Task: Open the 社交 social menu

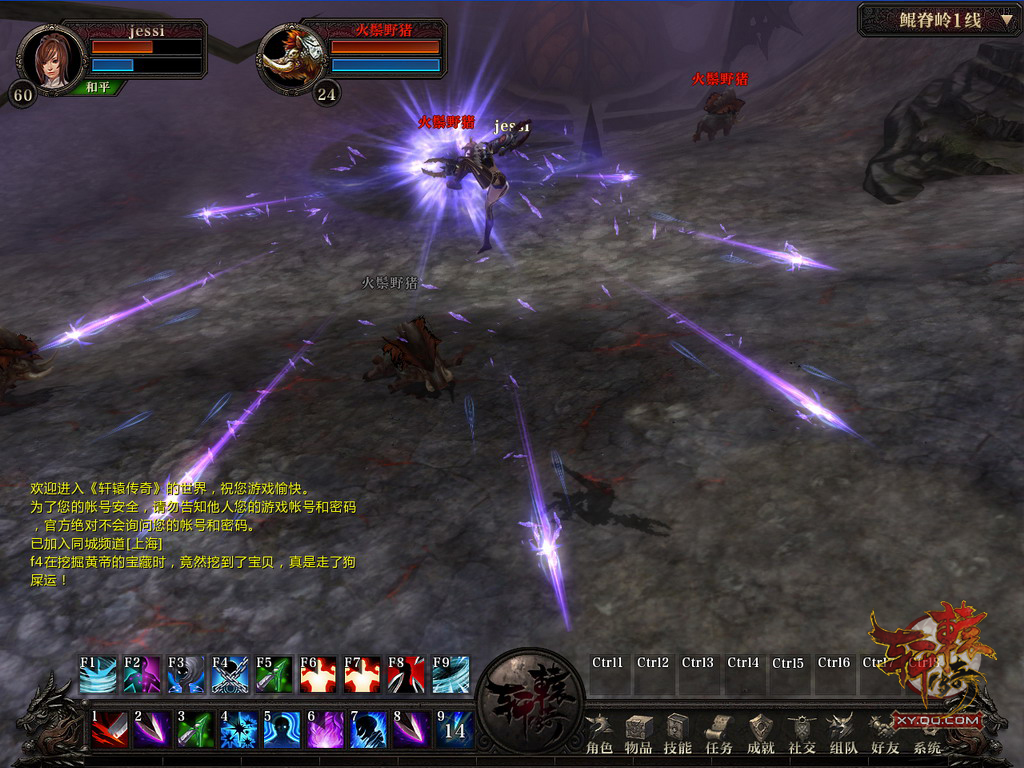Action: tap(802, 733)
